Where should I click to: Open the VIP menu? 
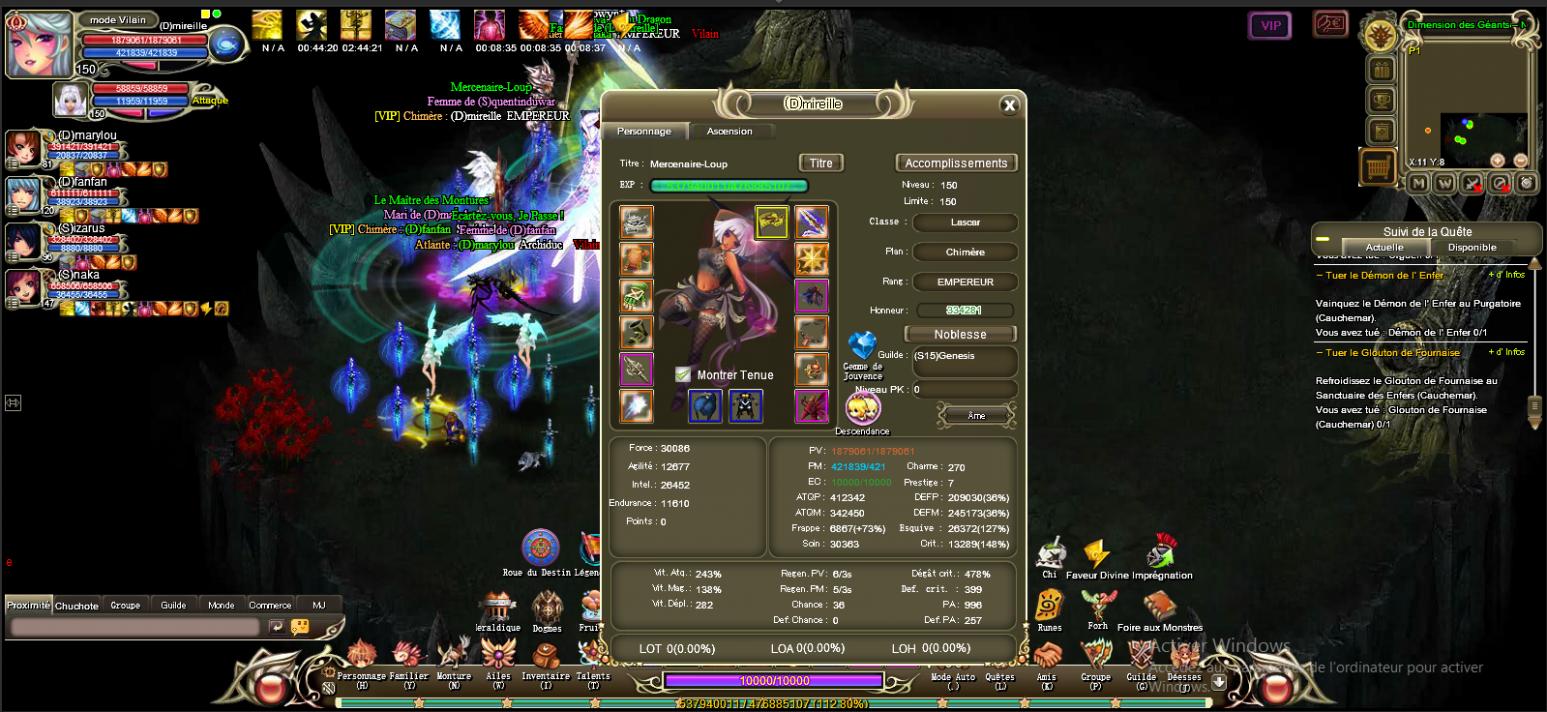pyautogui.click(x=1269, y=26)
